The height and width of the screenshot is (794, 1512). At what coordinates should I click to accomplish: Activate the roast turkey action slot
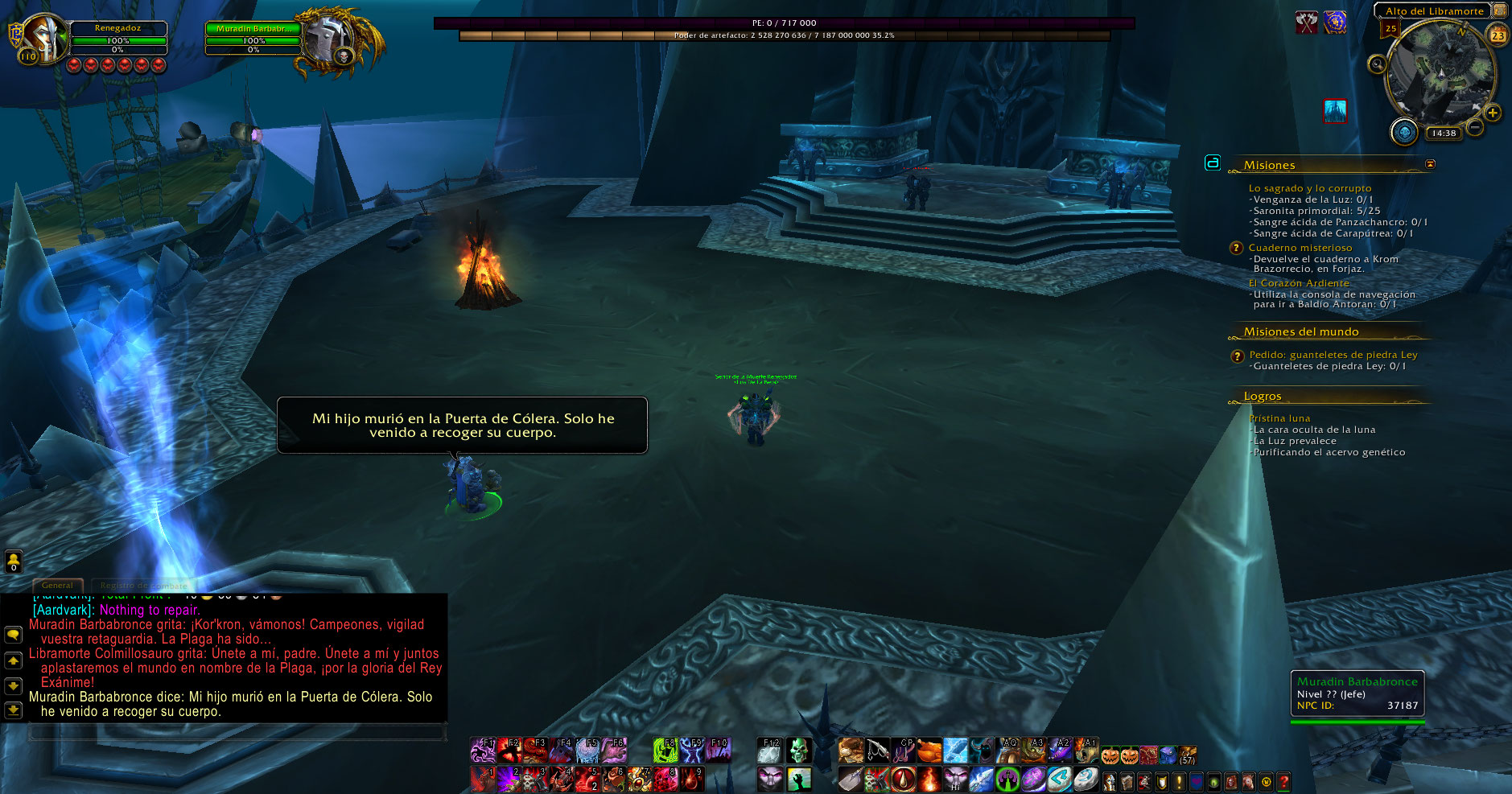pos(929,751)
